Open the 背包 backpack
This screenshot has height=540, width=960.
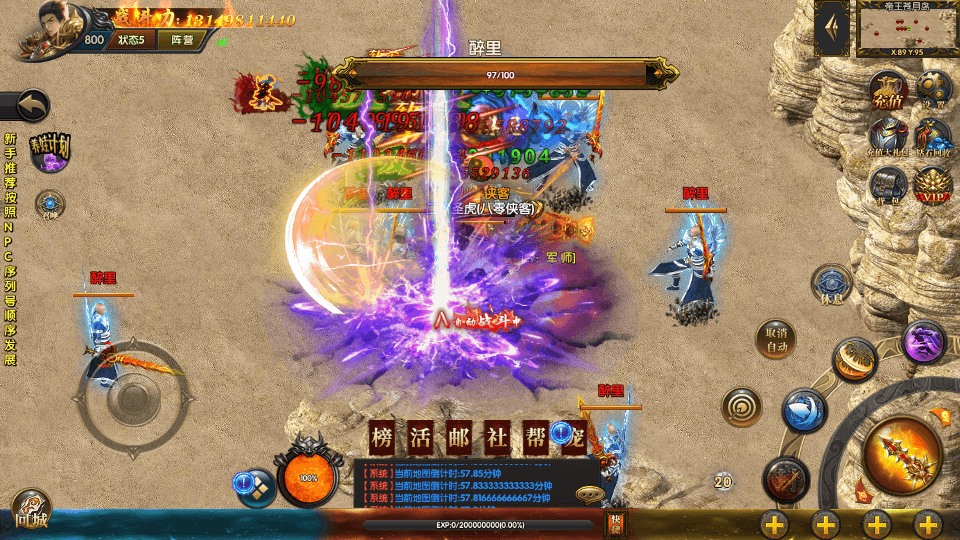(886, 183)
